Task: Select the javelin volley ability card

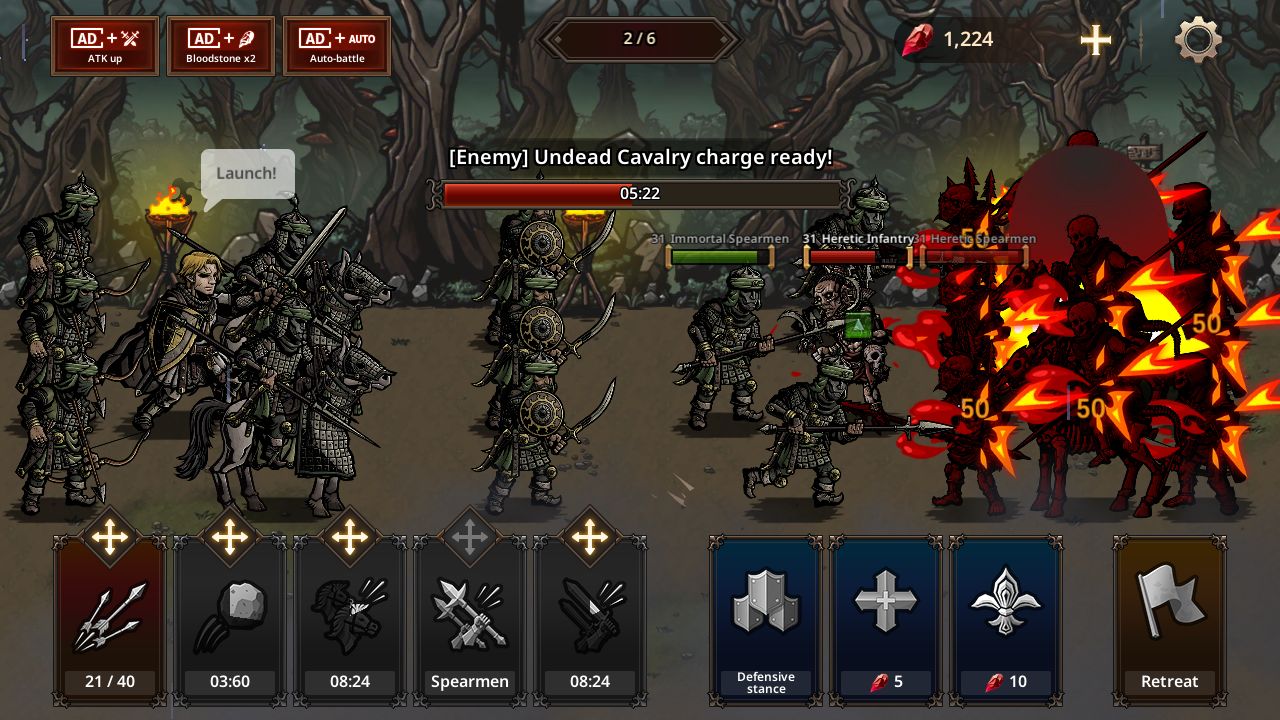Action: pos(109,620)
